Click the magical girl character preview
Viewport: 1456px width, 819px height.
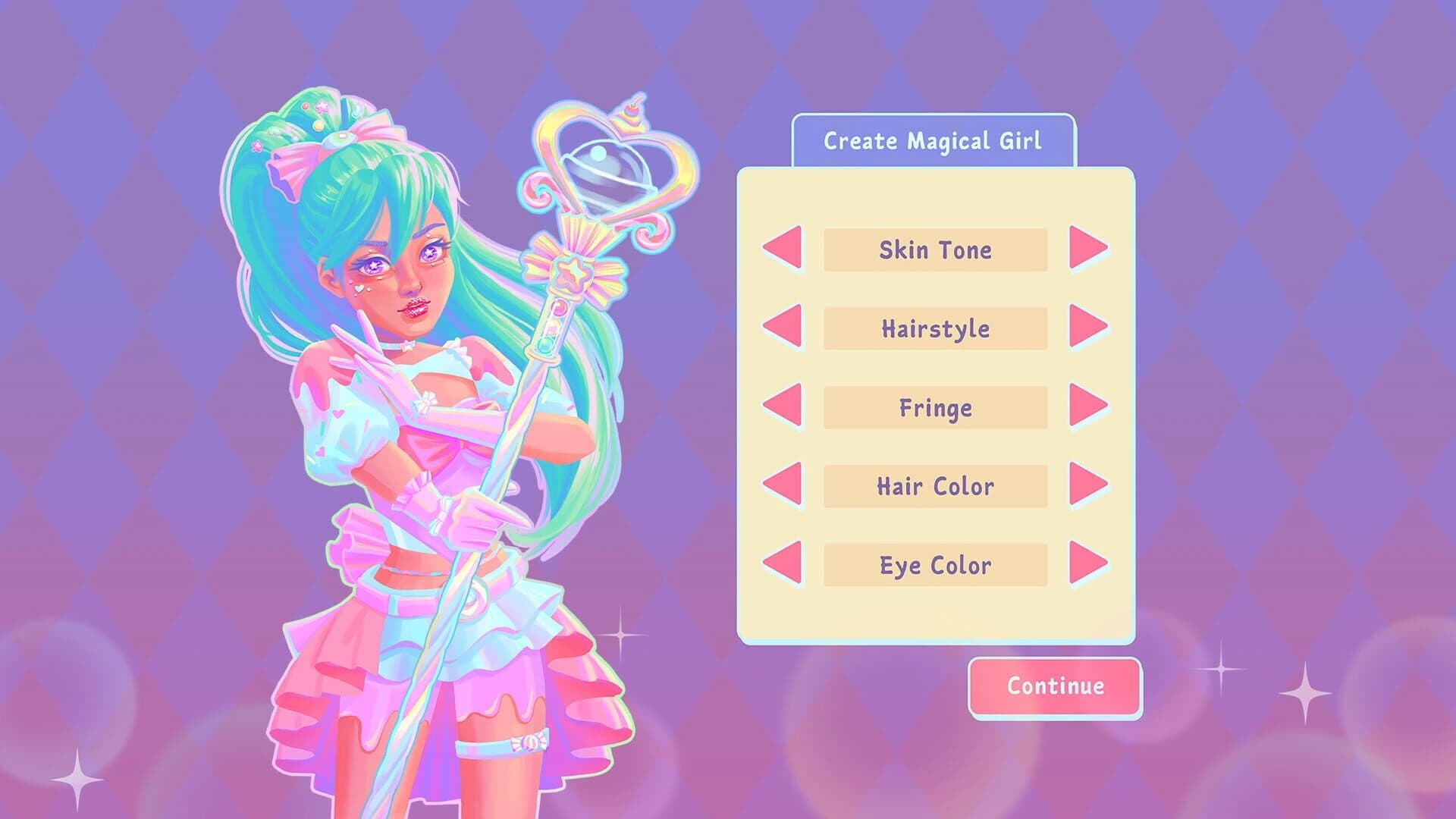(x=409, y=417)
